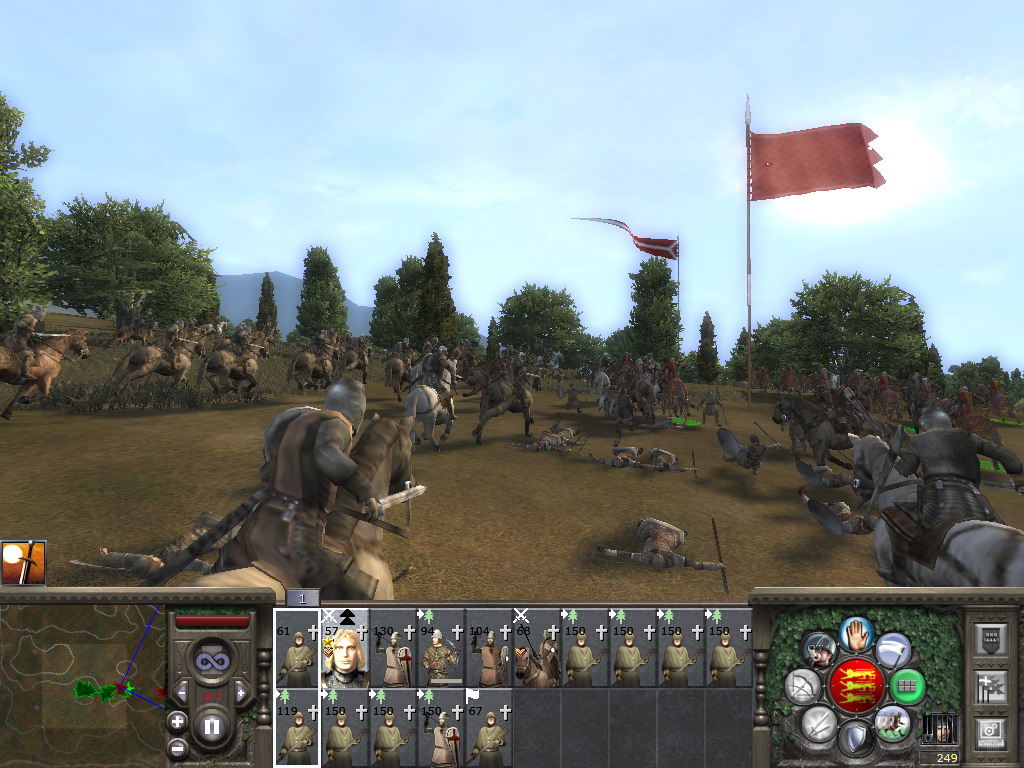1024x768 pixels.
Task: Select the 130-man shield spearmen card
Action: [x=393, y=648]
